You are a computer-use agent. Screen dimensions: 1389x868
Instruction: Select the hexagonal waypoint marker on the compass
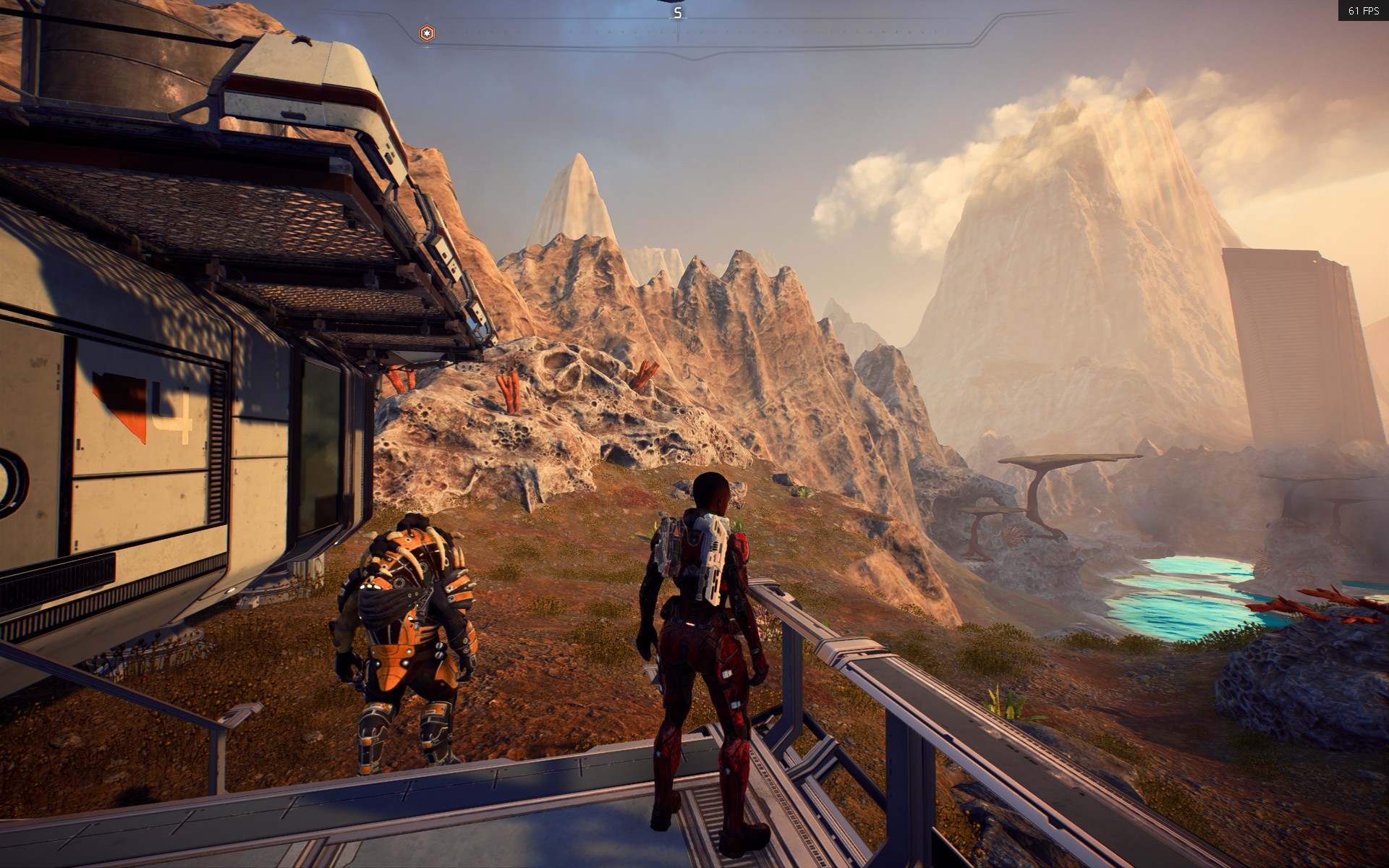(428, 33)
